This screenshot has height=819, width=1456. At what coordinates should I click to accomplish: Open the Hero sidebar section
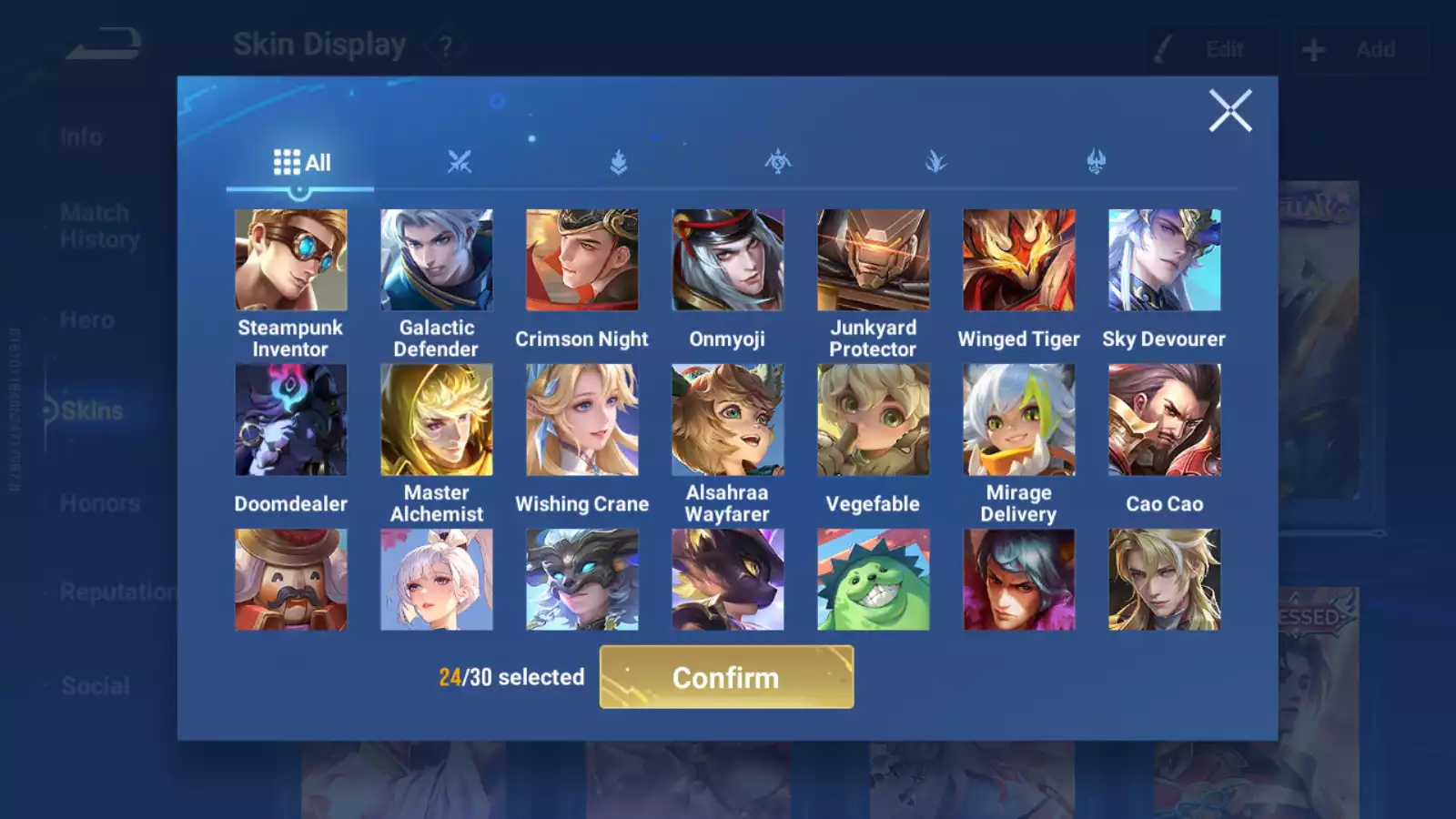[86, 319]
